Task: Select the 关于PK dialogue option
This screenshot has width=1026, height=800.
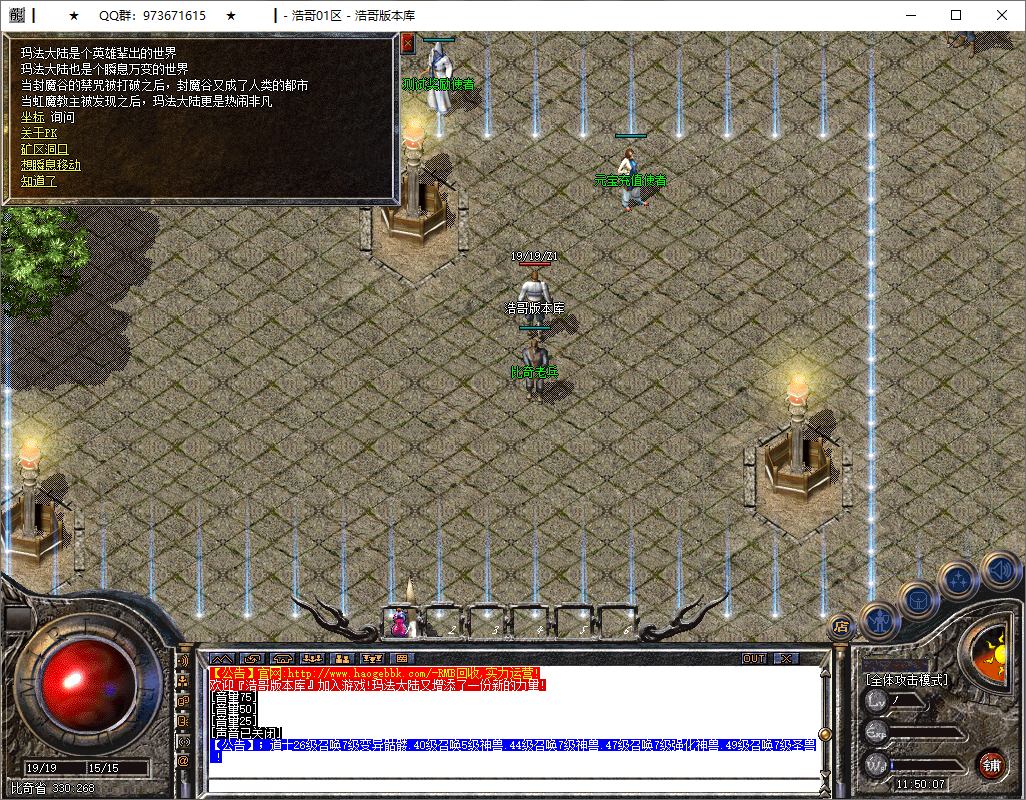Action: pyautogui.click(x=40, y=133)
